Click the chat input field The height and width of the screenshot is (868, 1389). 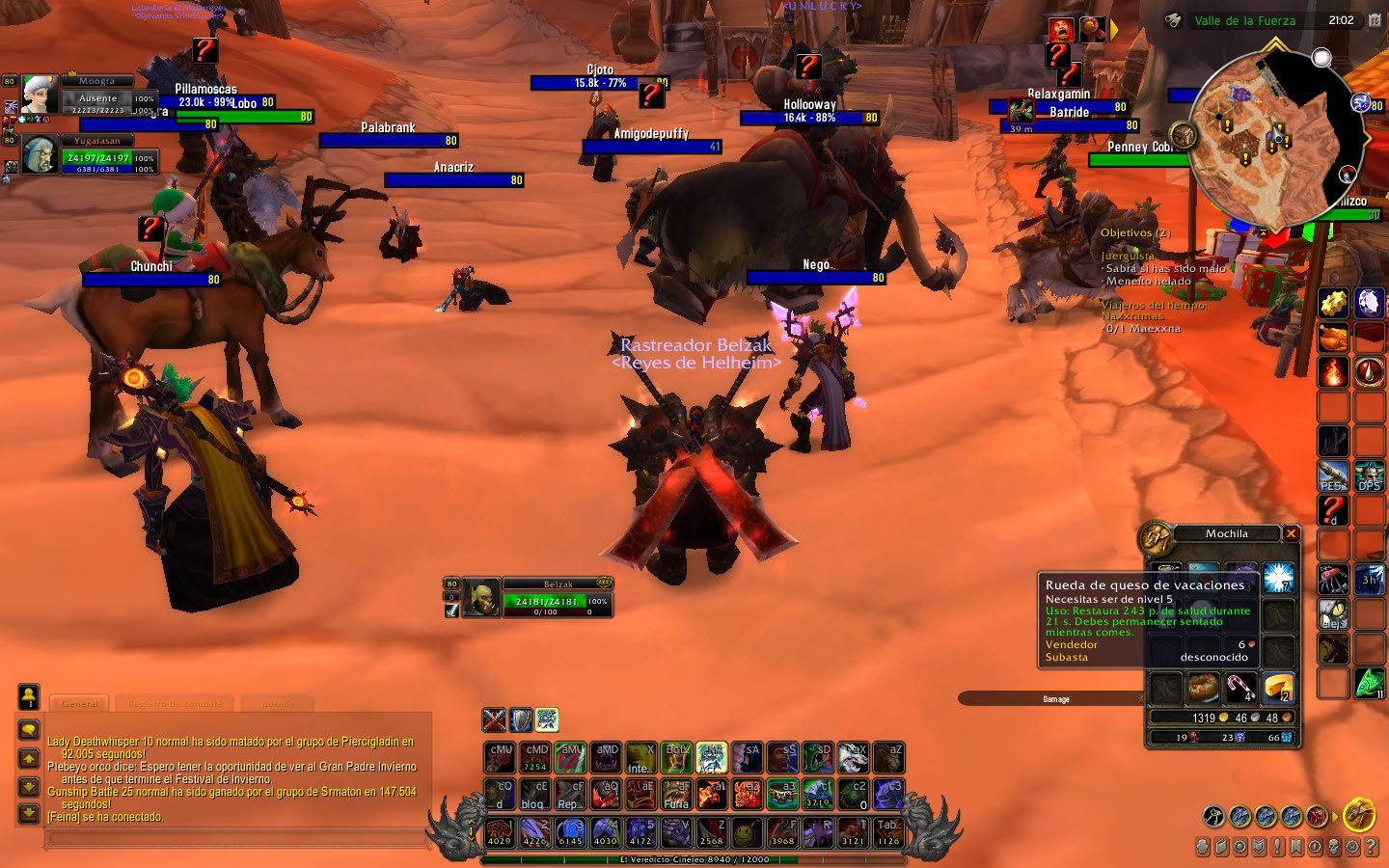click(236, 838)
